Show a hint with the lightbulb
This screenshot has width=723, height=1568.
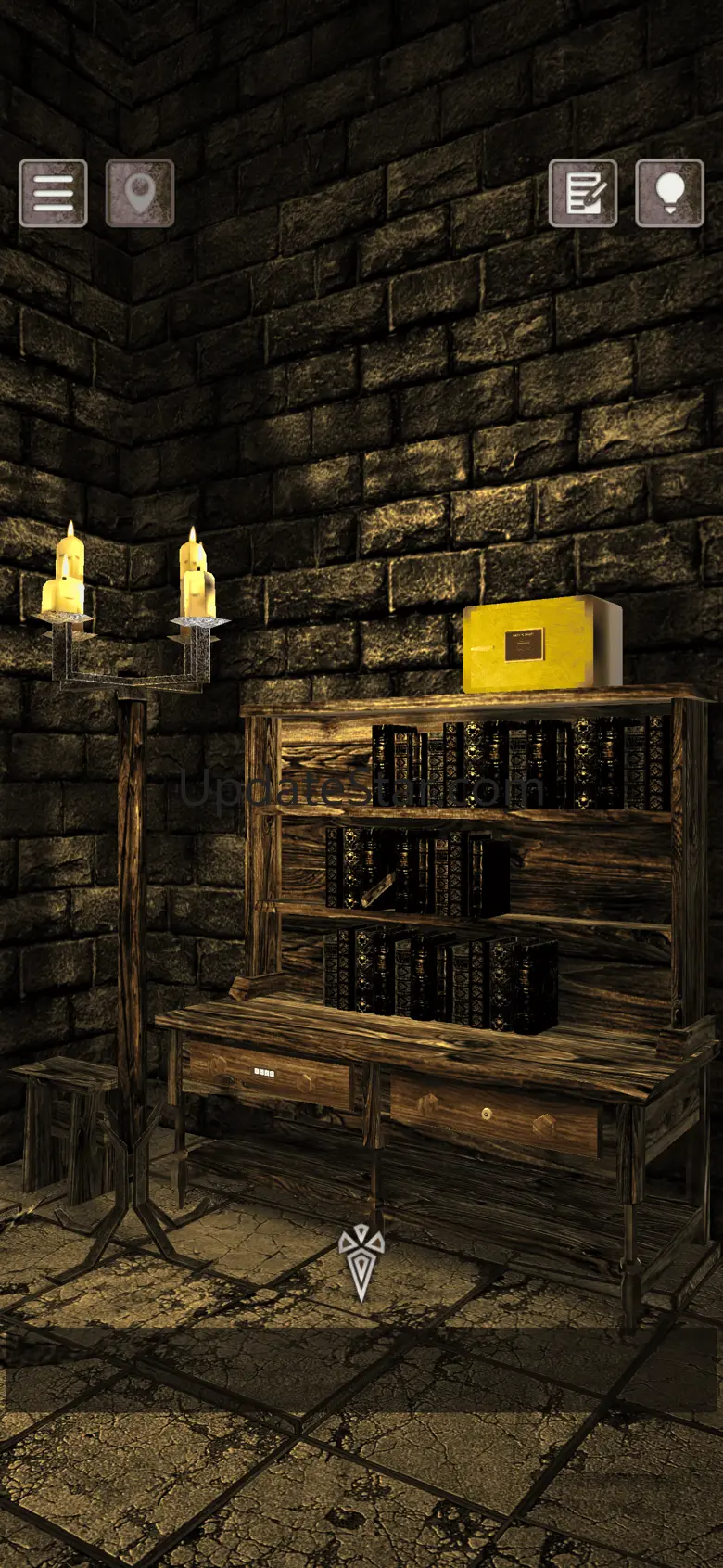(x=669, y=193)
